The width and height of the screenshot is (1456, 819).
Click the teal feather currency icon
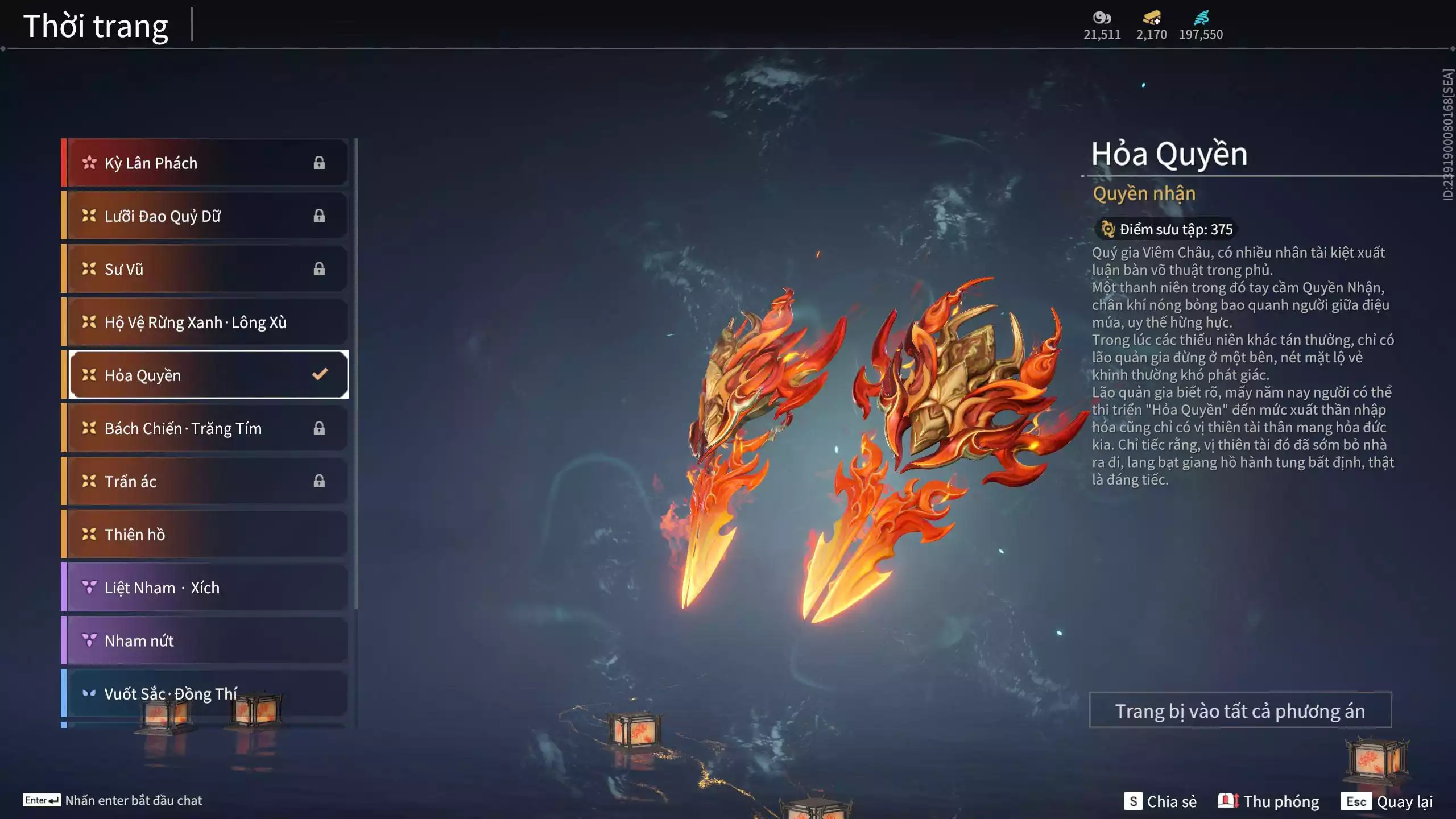1201,18
